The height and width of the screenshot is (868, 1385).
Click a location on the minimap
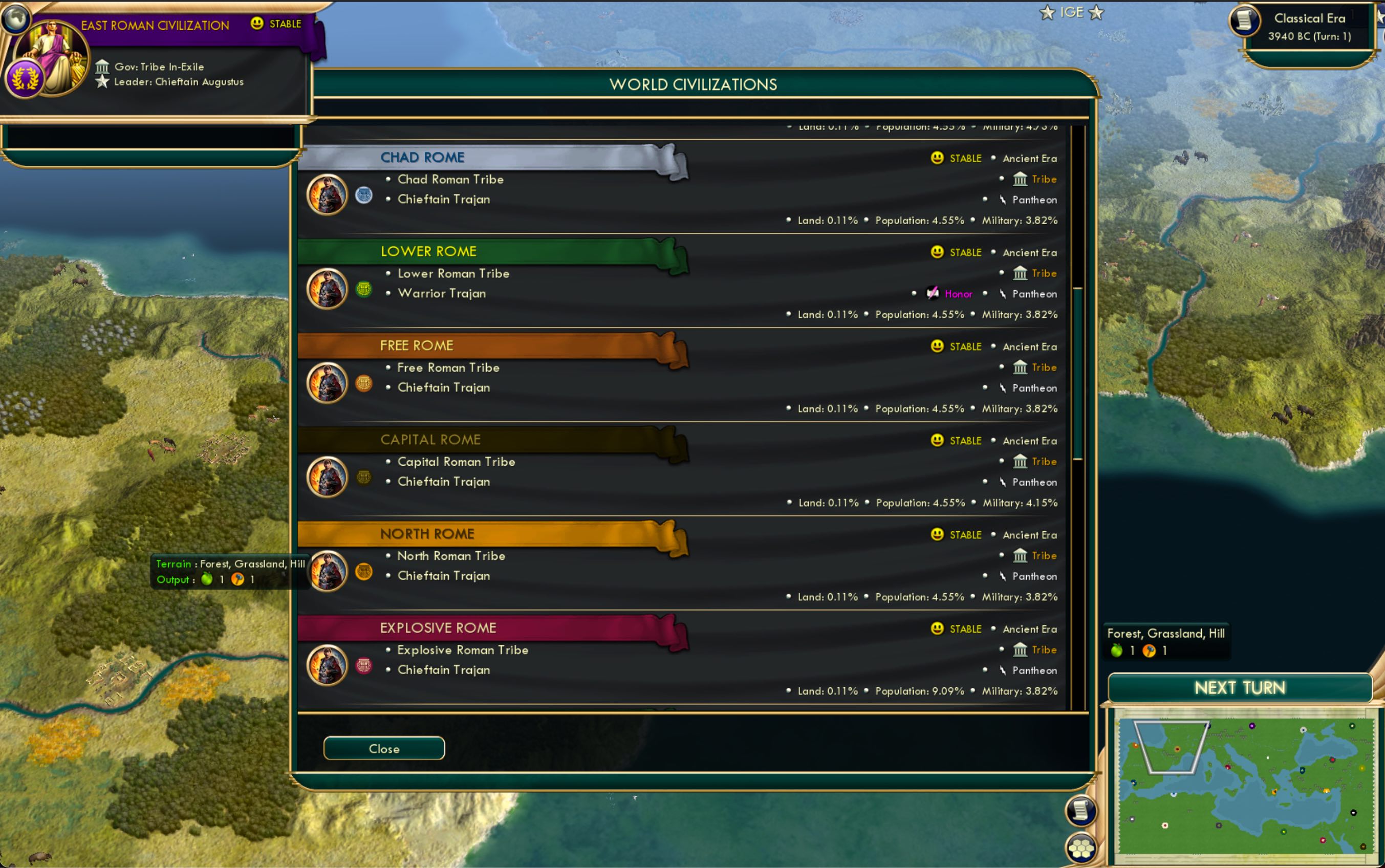[x=1240, y=787]
